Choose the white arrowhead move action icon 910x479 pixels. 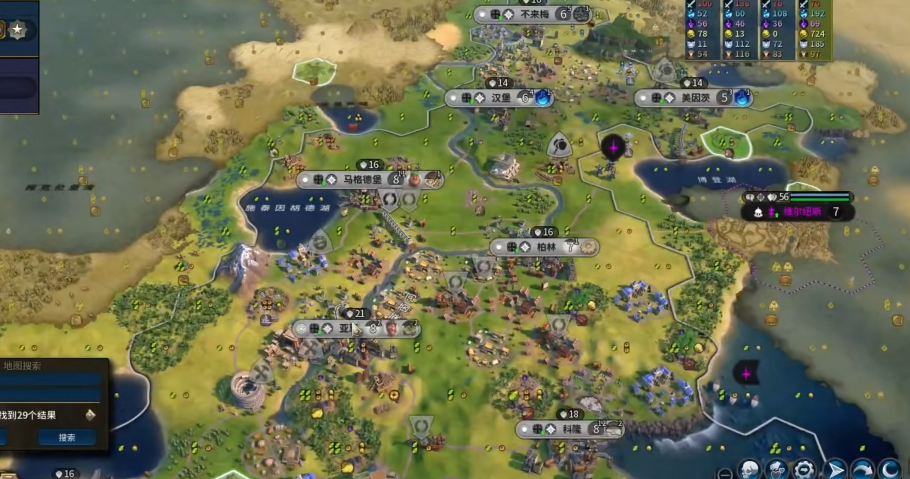835,469
